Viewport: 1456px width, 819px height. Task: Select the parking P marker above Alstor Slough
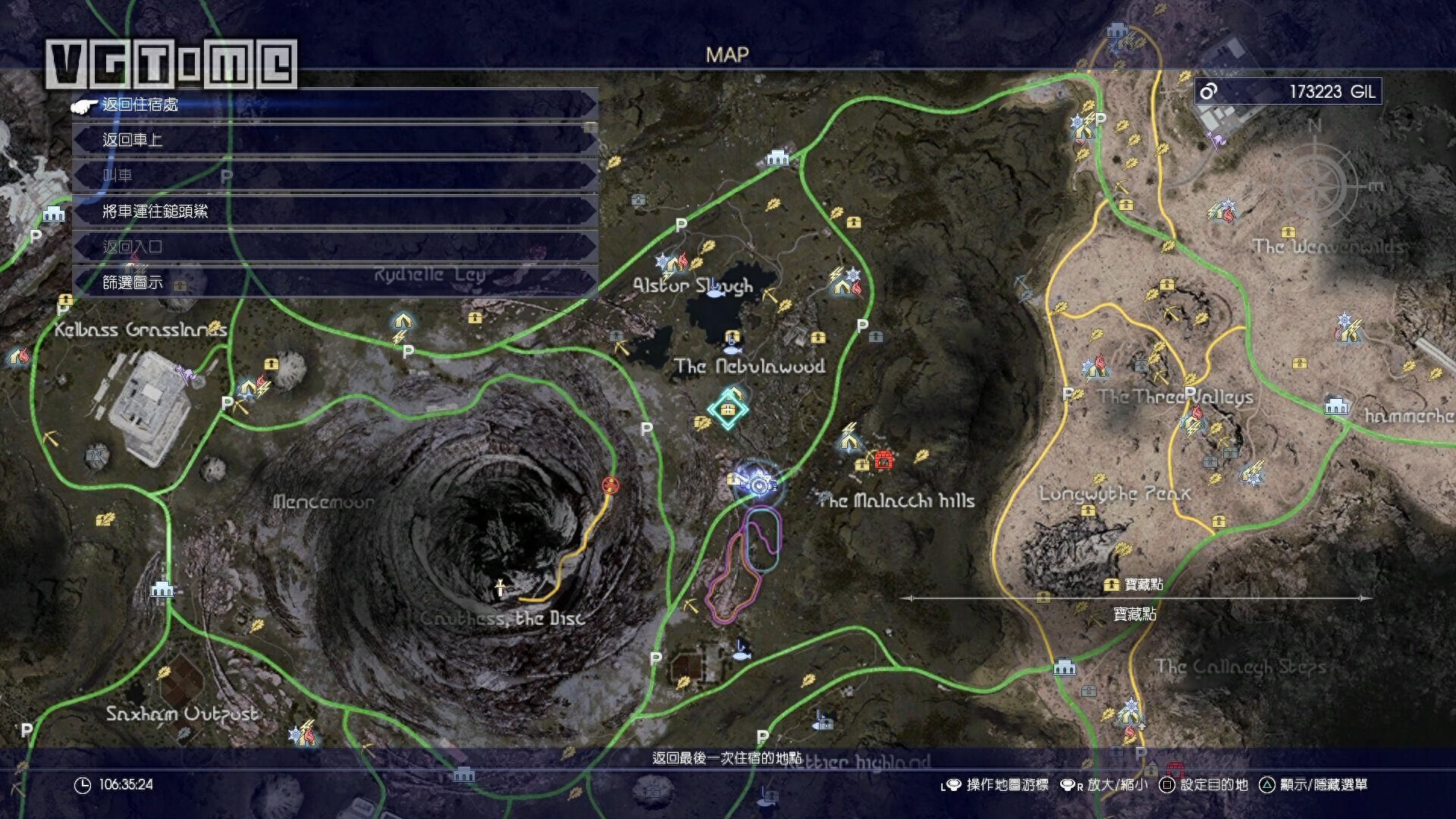[x=681, y=225]
